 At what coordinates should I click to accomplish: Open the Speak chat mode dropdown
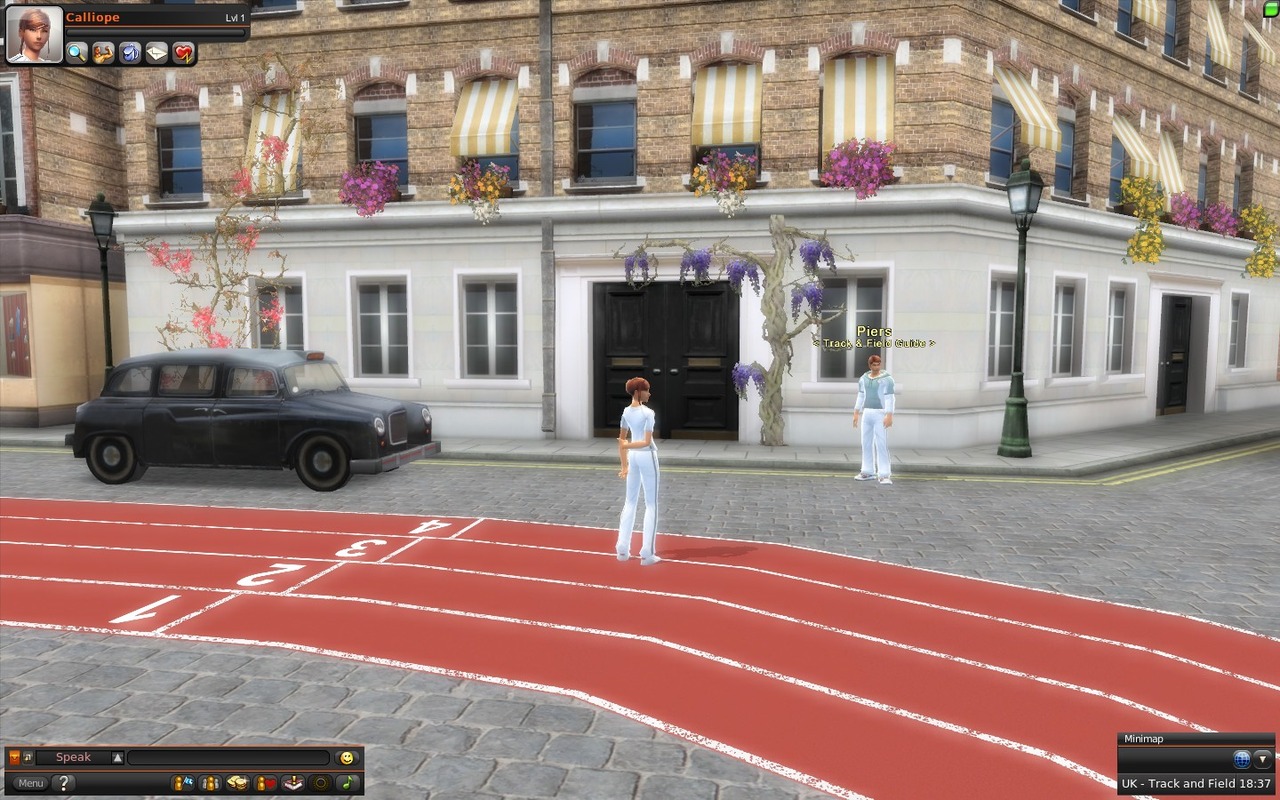pyautogui.click(x=117, y=758)
